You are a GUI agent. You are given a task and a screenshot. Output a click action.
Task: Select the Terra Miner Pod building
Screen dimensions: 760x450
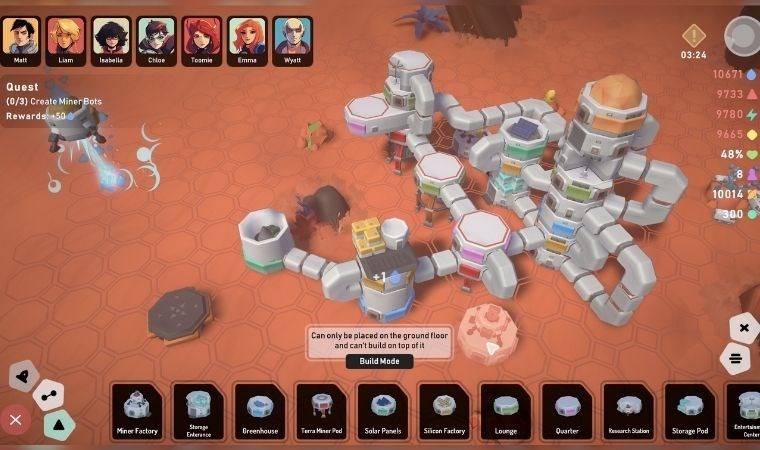tap(321, 411)
